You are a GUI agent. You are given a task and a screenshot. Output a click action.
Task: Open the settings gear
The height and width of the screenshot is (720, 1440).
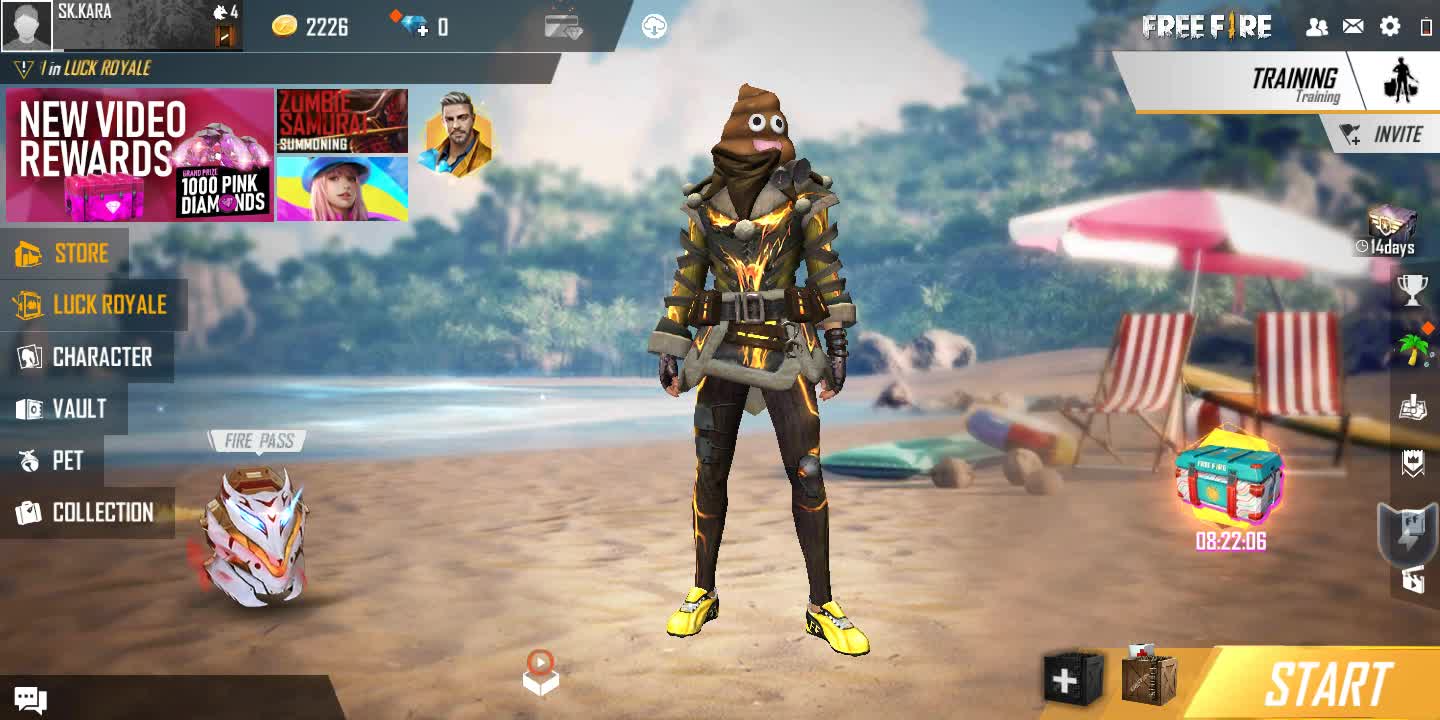pos(1390,27)
